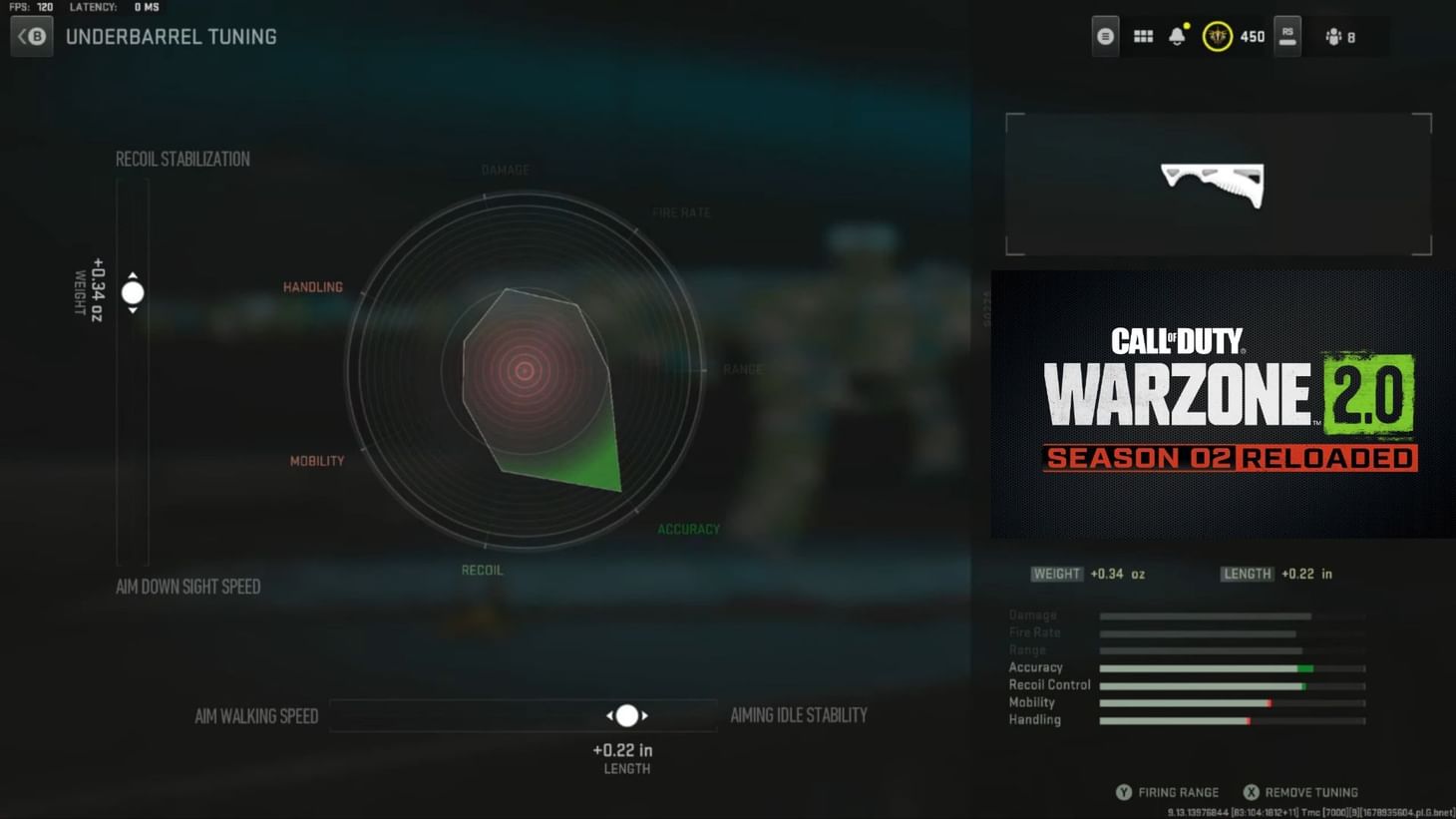Click the Recoil Control stat label
This screenshot has width=1456, height=819.
pos(1048,684)
